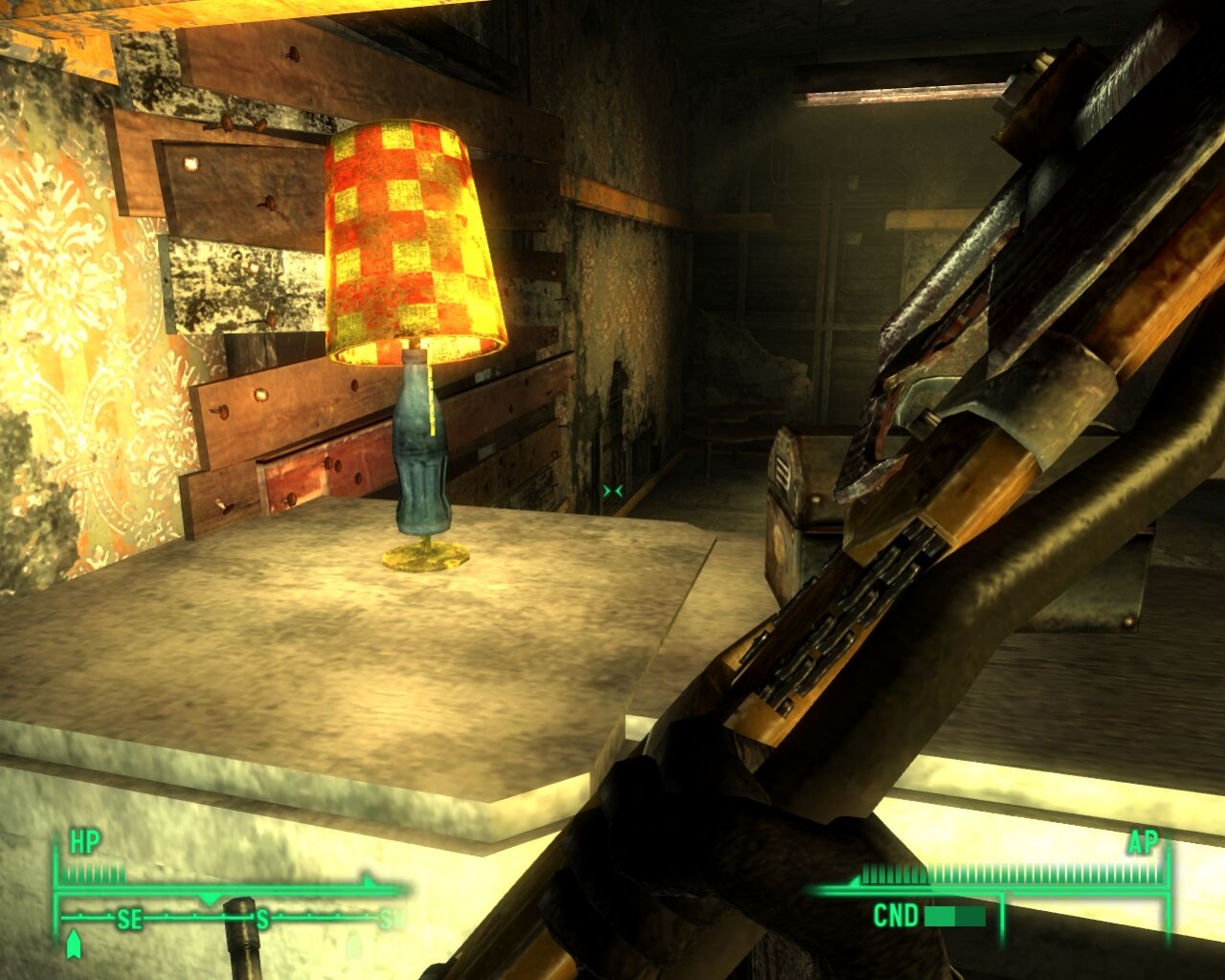Click the compass strip on the HUD
This screenshot has height=980, width=1225.
230,920
